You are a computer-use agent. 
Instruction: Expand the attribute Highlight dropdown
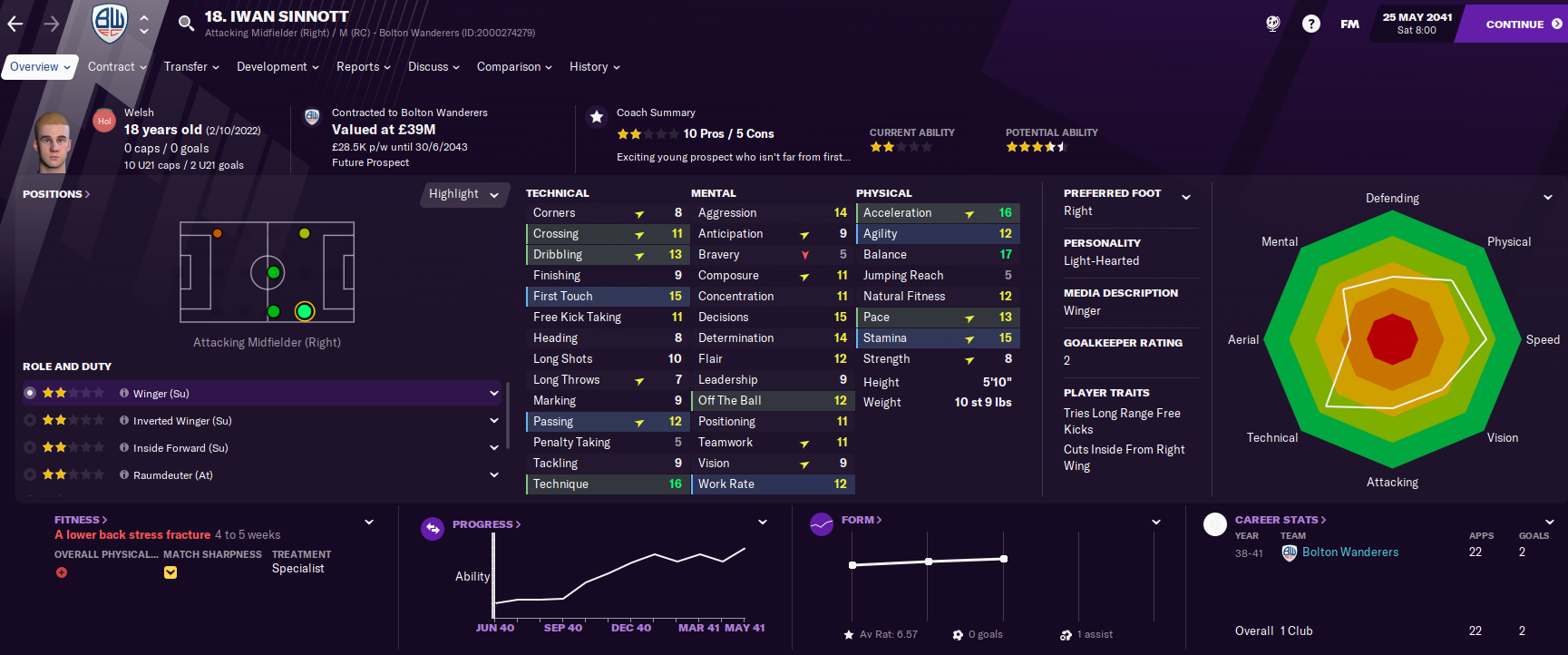pyautogui.click(x=463, y=194)
